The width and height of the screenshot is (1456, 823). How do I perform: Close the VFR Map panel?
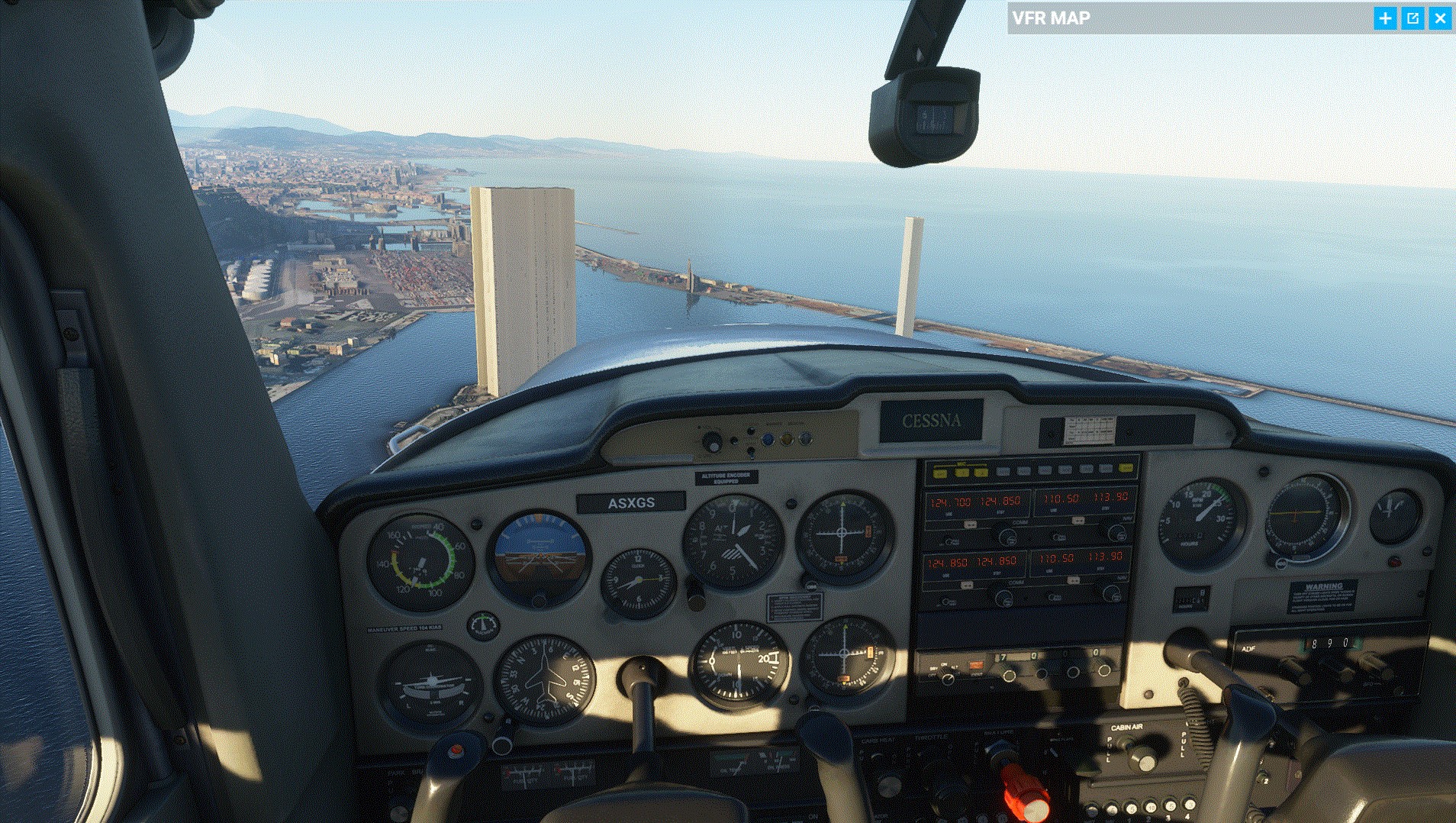point(1440,18)
